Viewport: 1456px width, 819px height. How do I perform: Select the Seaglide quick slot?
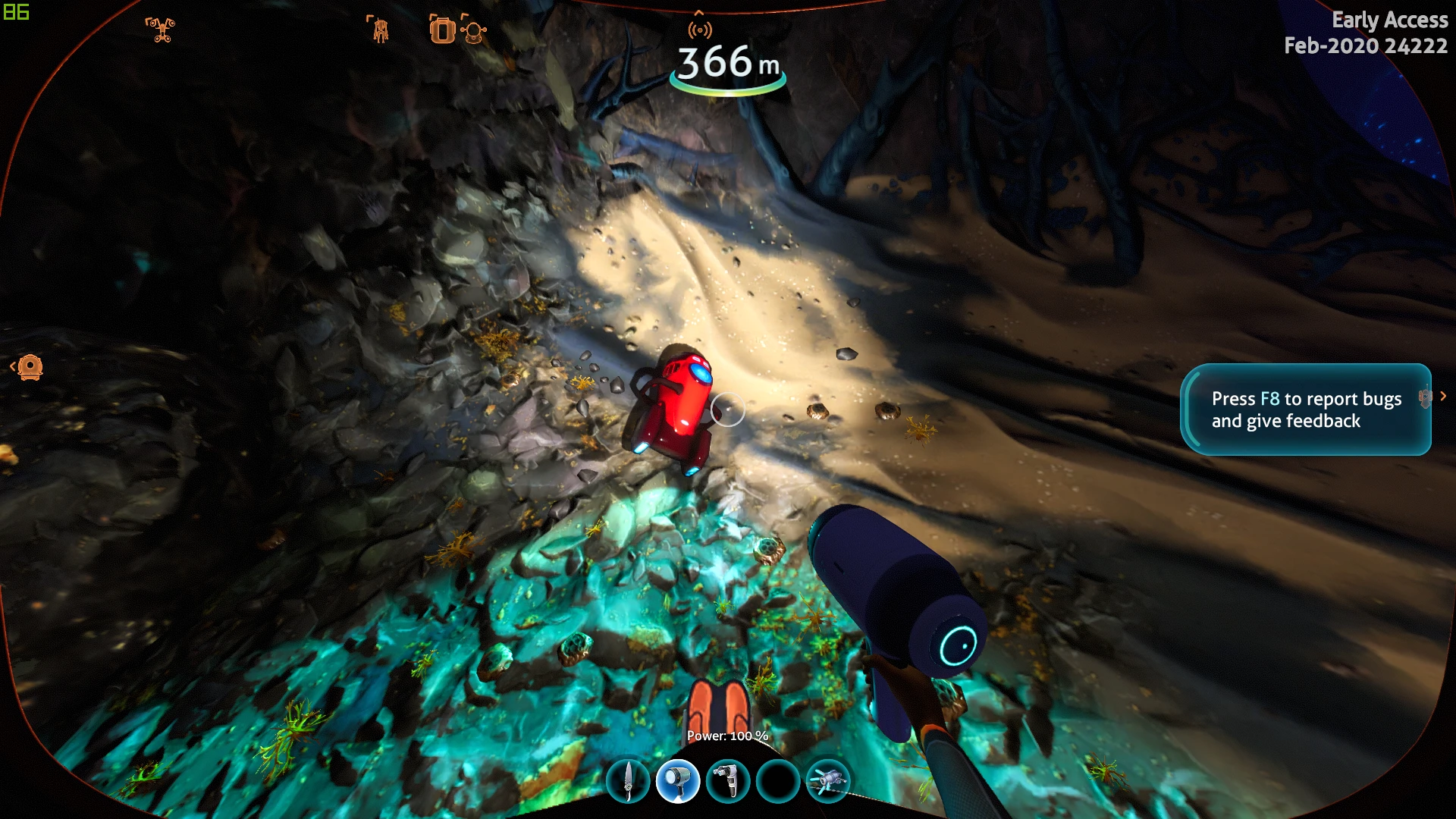(x=828, y=780)
